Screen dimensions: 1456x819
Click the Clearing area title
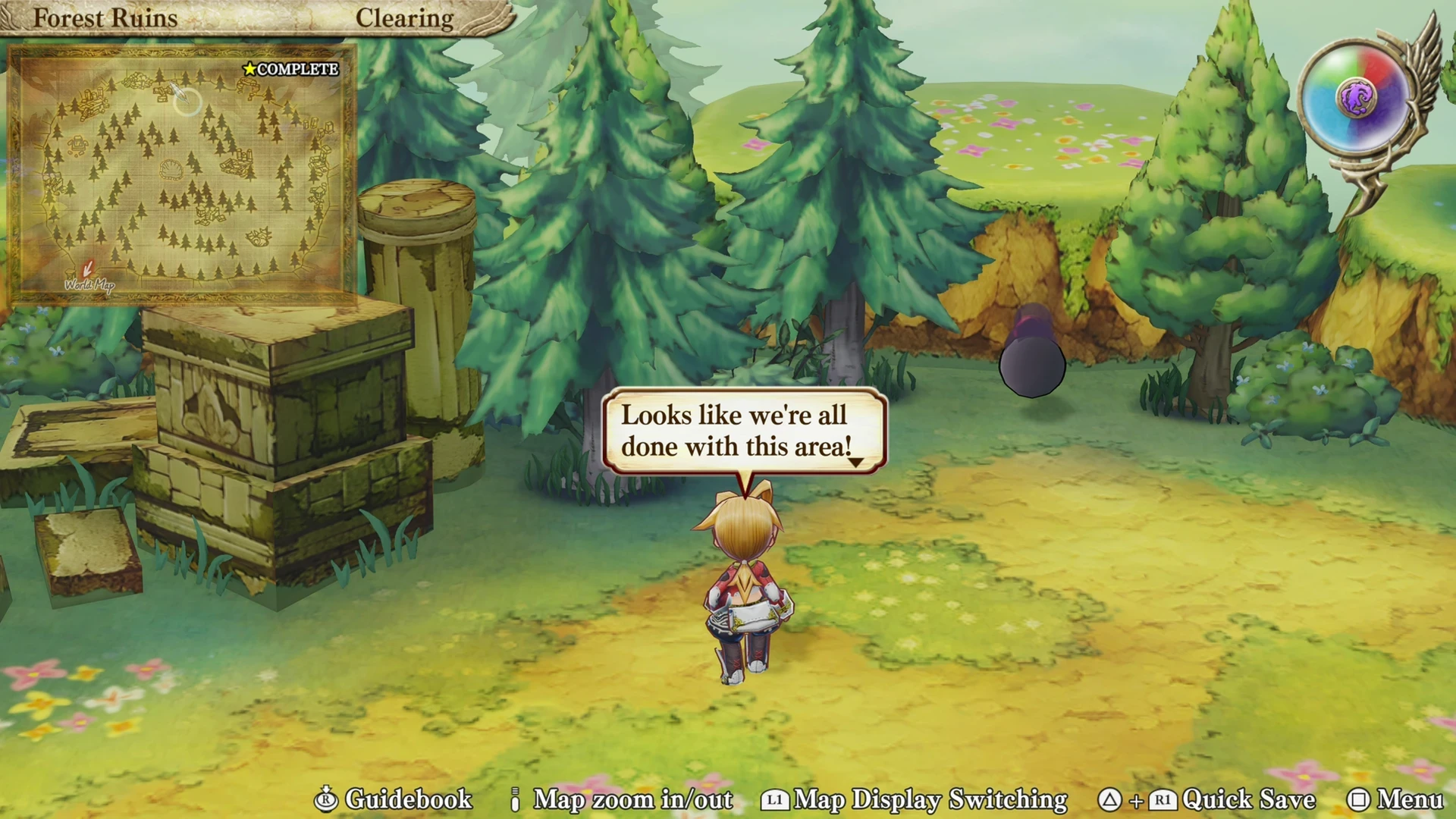pos(405,17)
